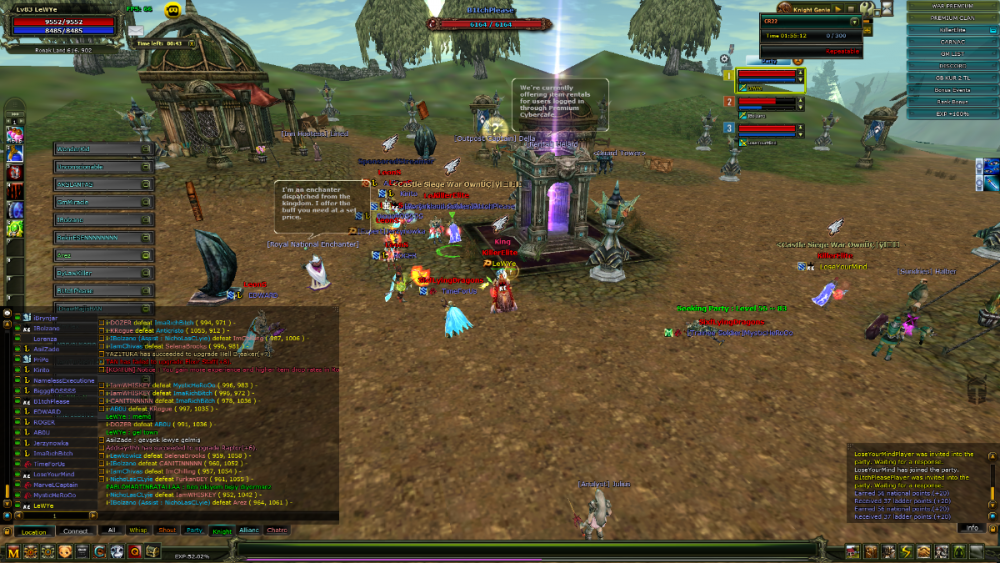1000x563 pixels.
Task: Open the DISCORD link button
Action: [x=952, y=66]
